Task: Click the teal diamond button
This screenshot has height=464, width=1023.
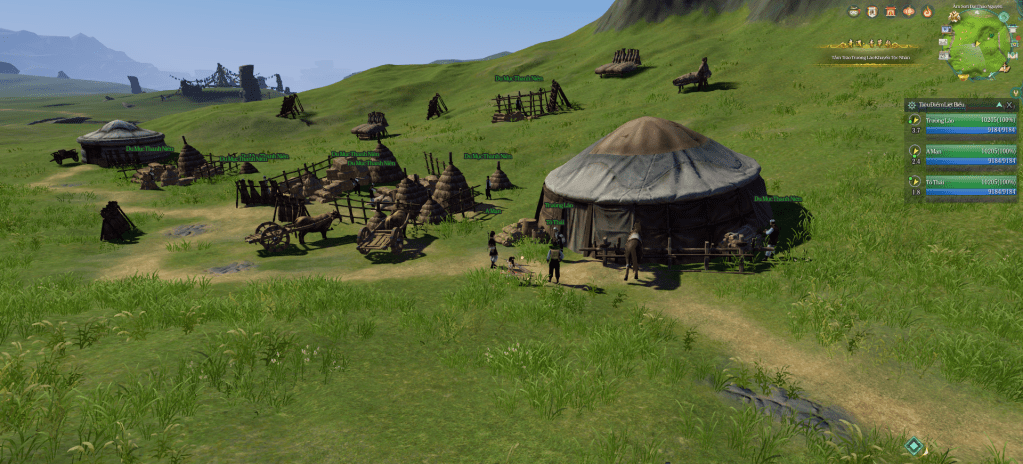Action: (x=914, y=445)
